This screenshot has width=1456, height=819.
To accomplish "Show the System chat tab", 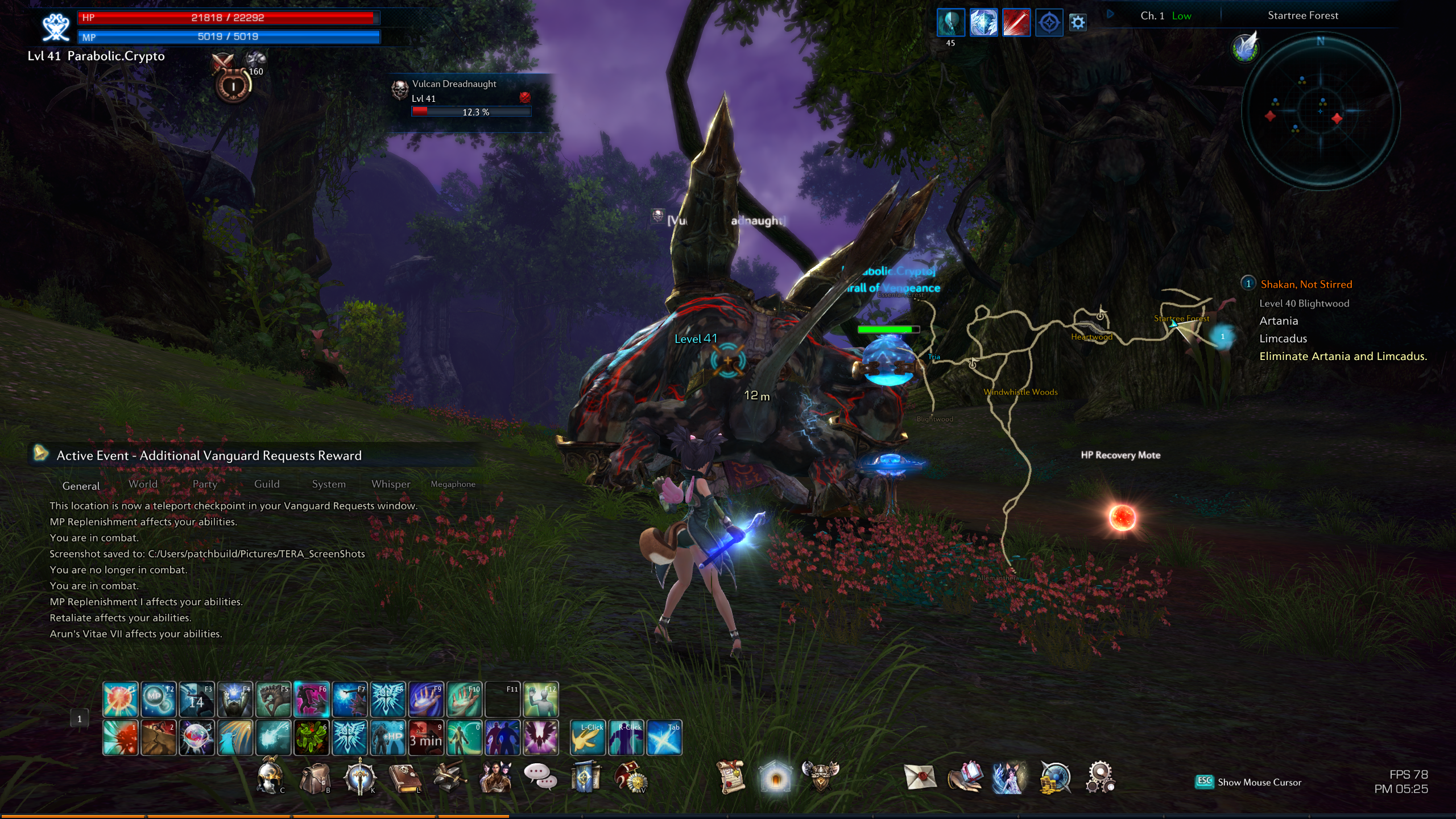I will pos(329,484).
